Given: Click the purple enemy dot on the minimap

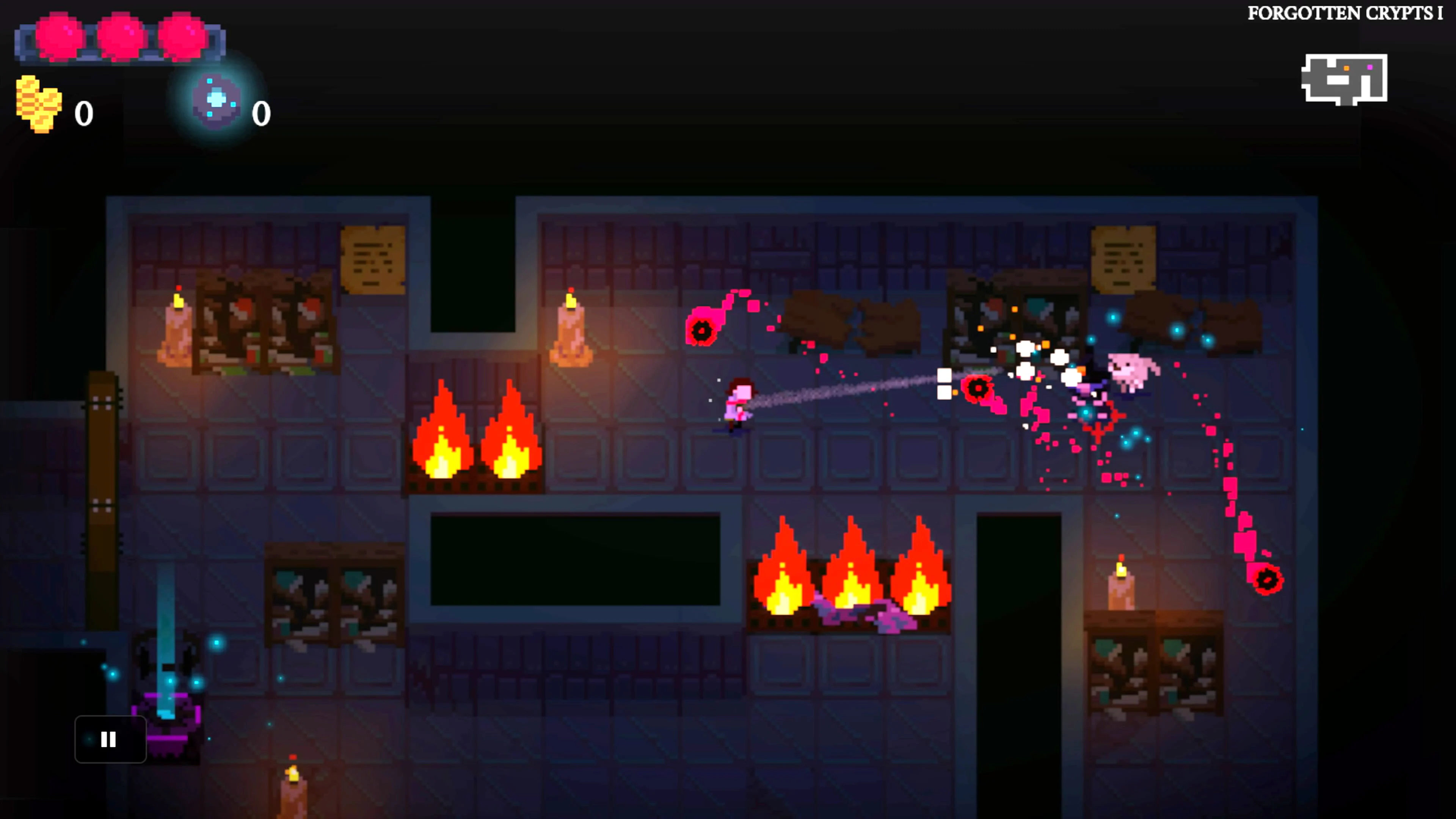Looking at the screenshot, I should [1370, 67].
